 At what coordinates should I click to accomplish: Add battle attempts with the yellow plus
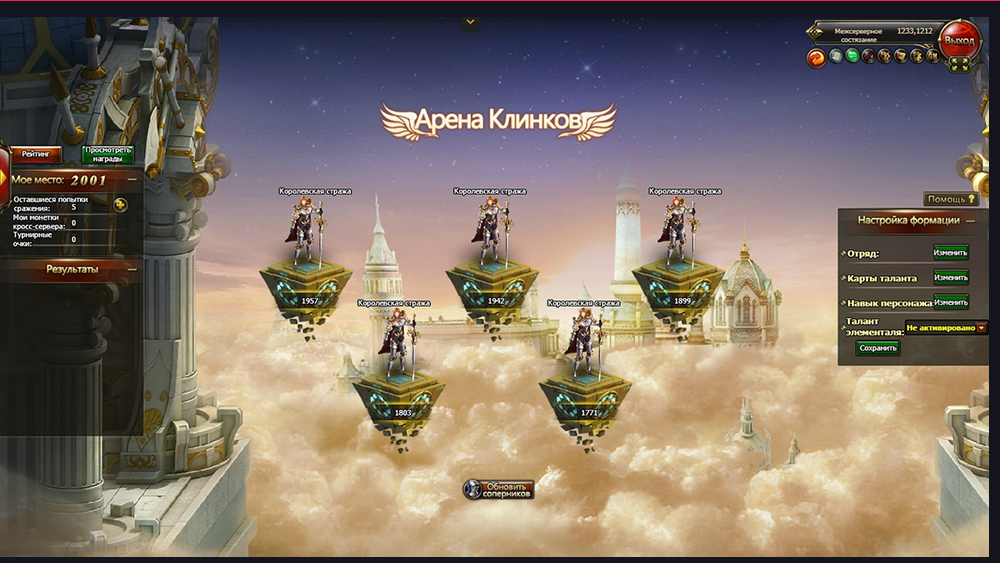coord(120,205)
